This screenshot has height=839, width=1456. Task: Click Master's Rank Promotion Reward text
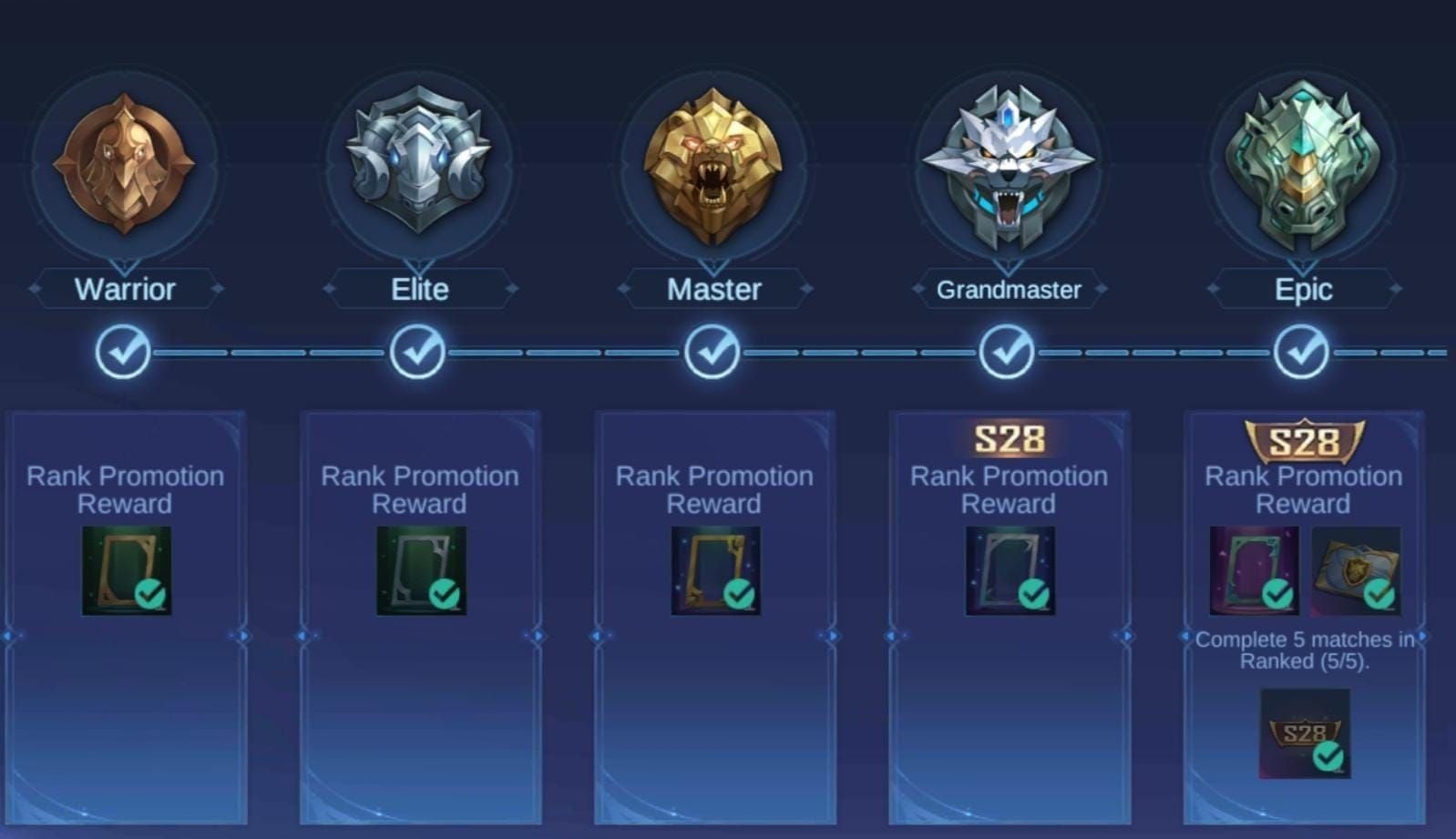(x=714, y=489)
